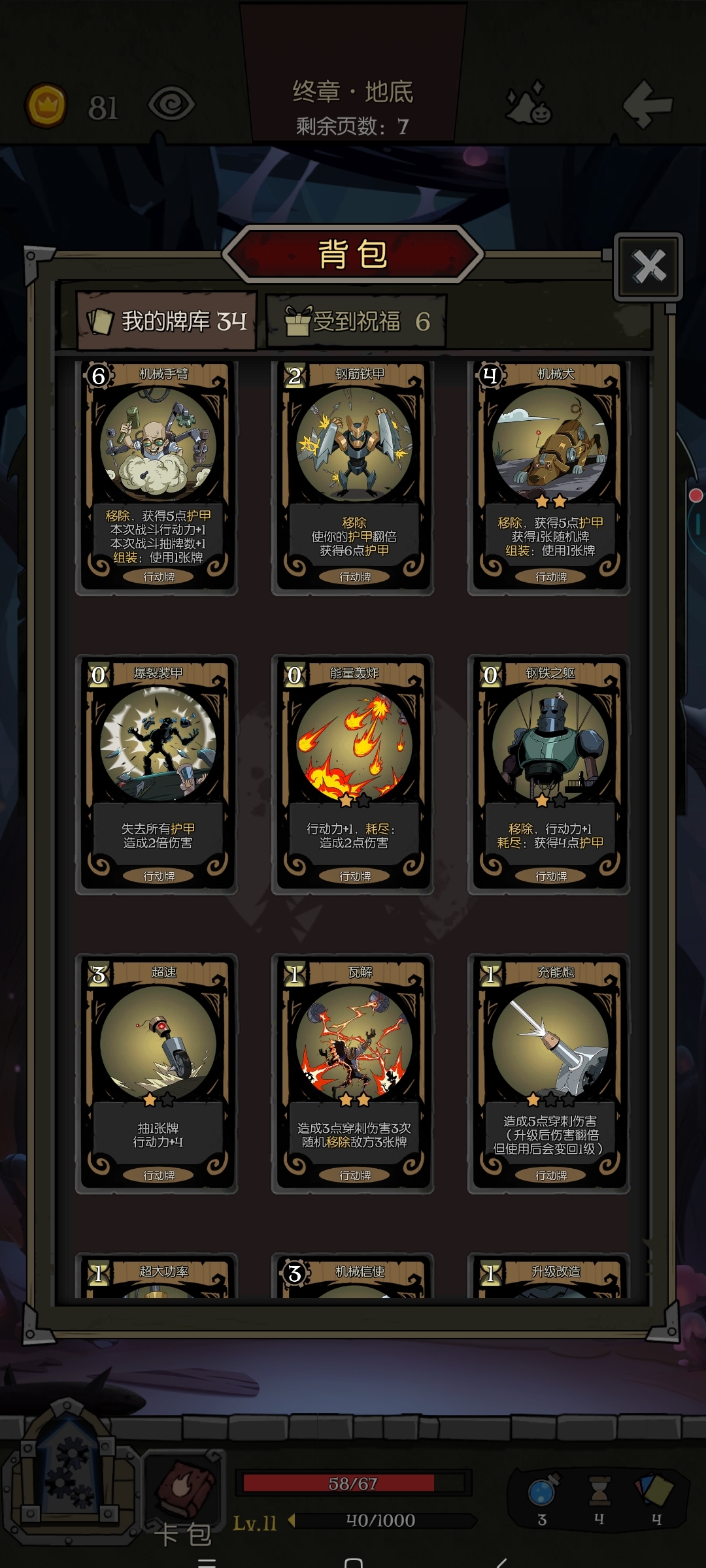Screen dimensions: 706x1568
Task: Close the 背包 backpack window
Action: [648, 267]
